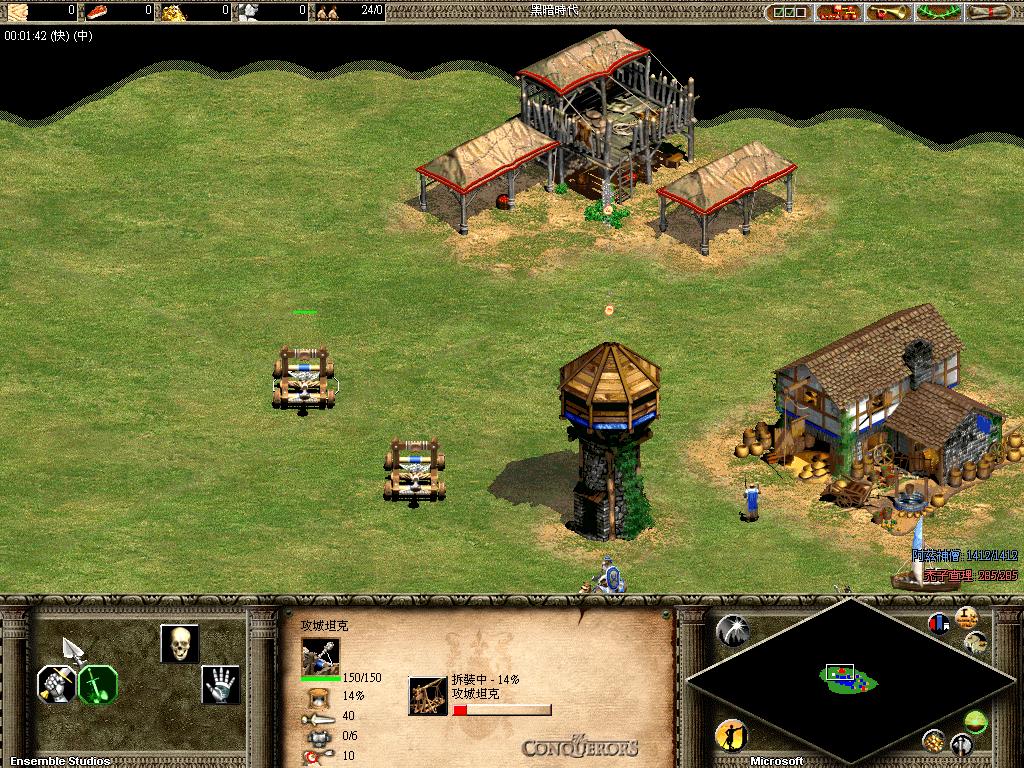Click the siege ram unit portrait
1024x768 pixels.
pos(320,656)
